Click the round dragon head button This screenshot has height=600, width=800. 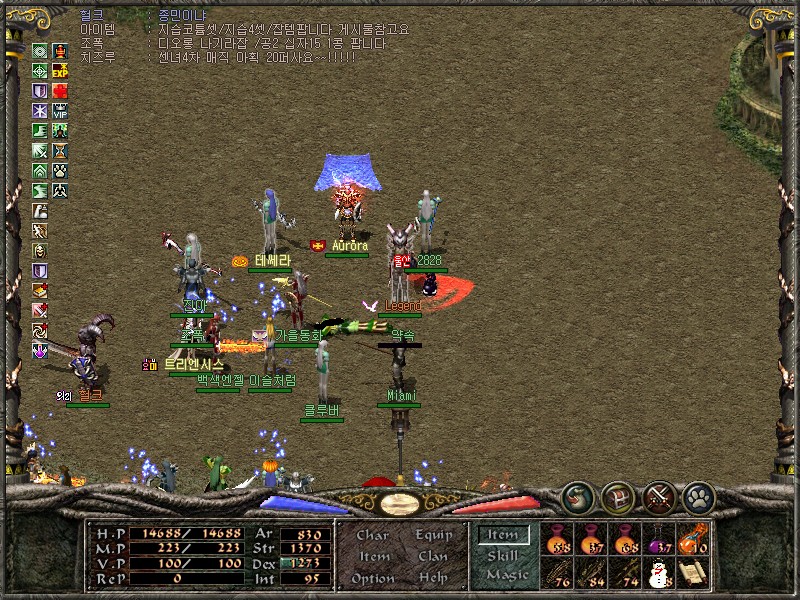(577, 497)
